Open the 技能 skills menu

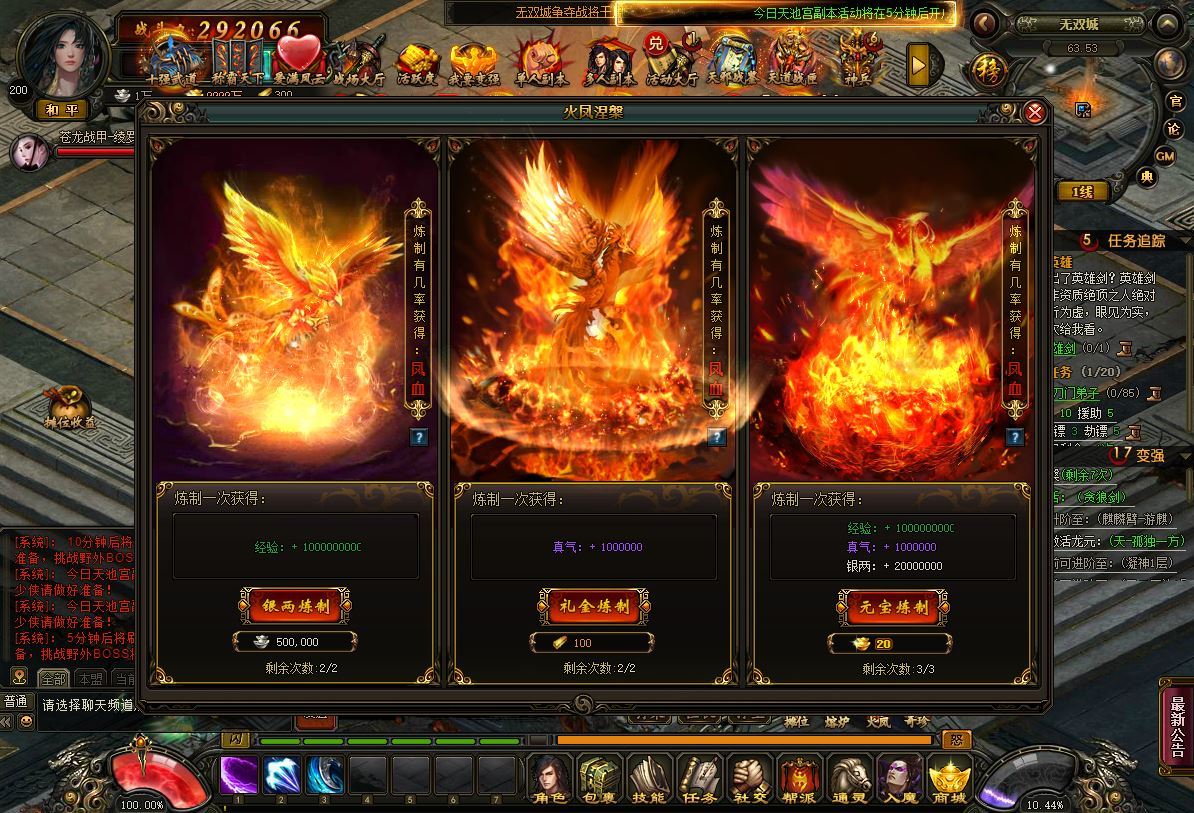[x=649, y=778]
